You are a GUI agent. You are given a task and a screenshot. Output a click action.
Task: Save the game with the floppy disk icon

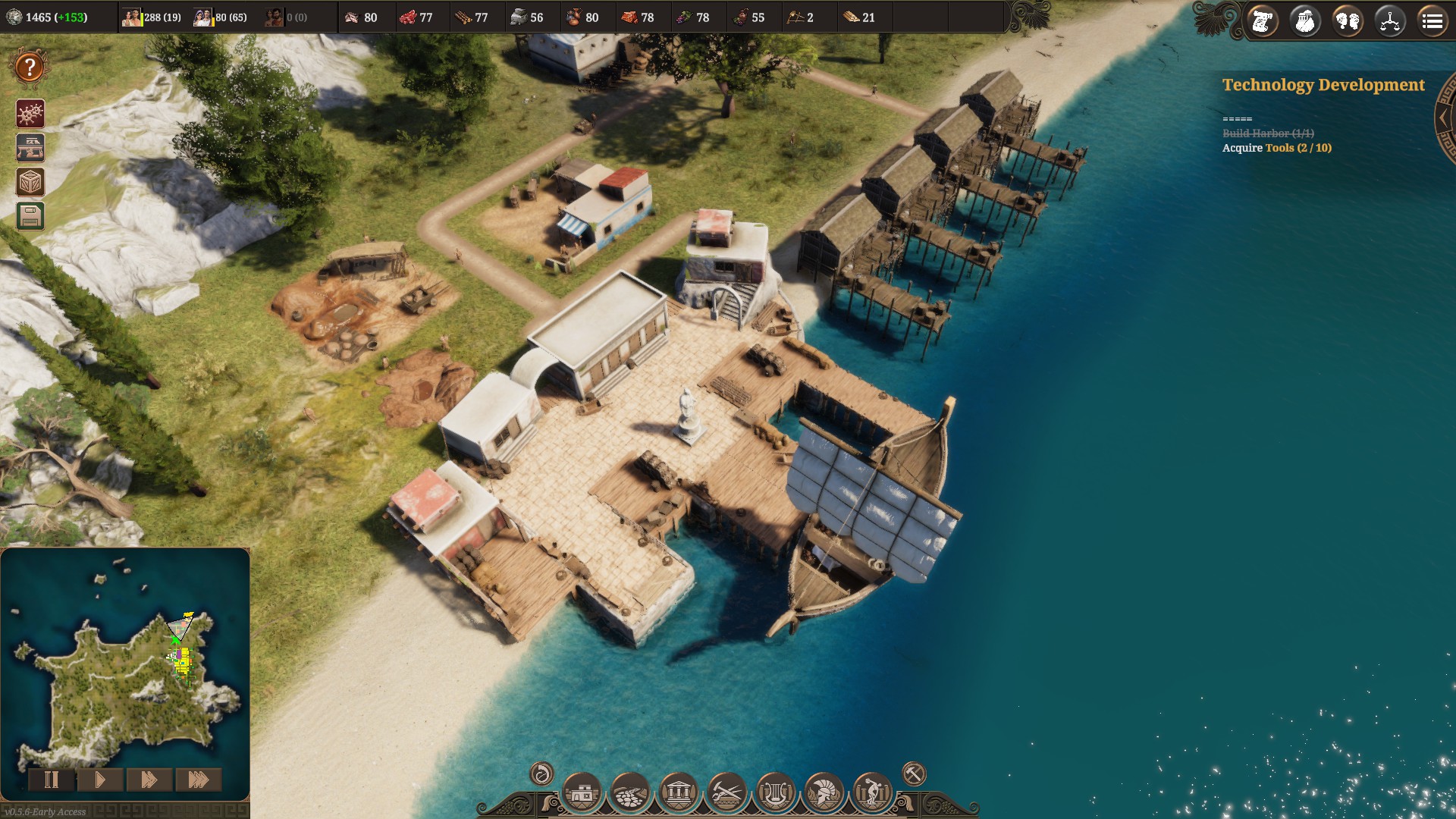point(30,217)
